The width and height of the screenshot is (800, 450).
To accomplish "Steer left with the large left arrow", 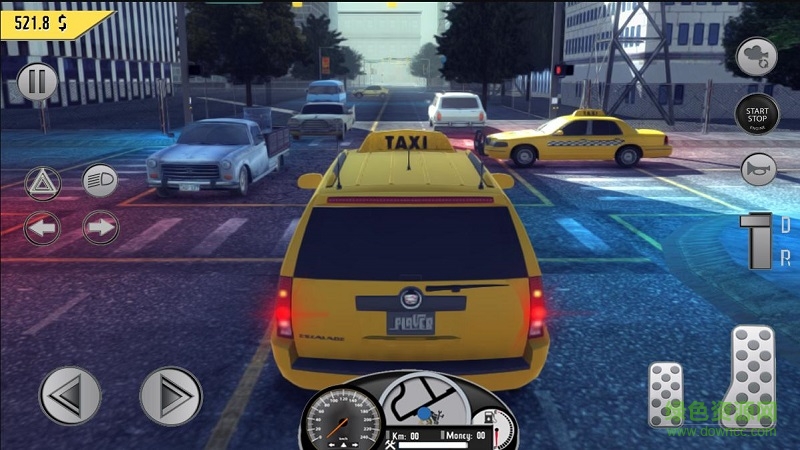I will click(x=70, y=396).
